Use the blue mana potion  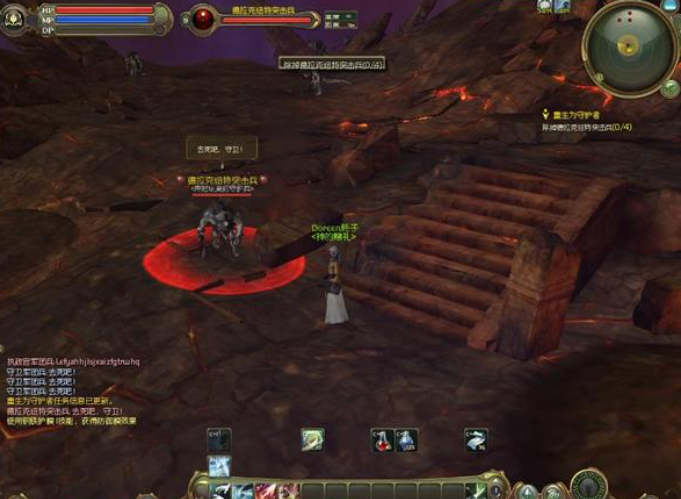click(405, 439)
